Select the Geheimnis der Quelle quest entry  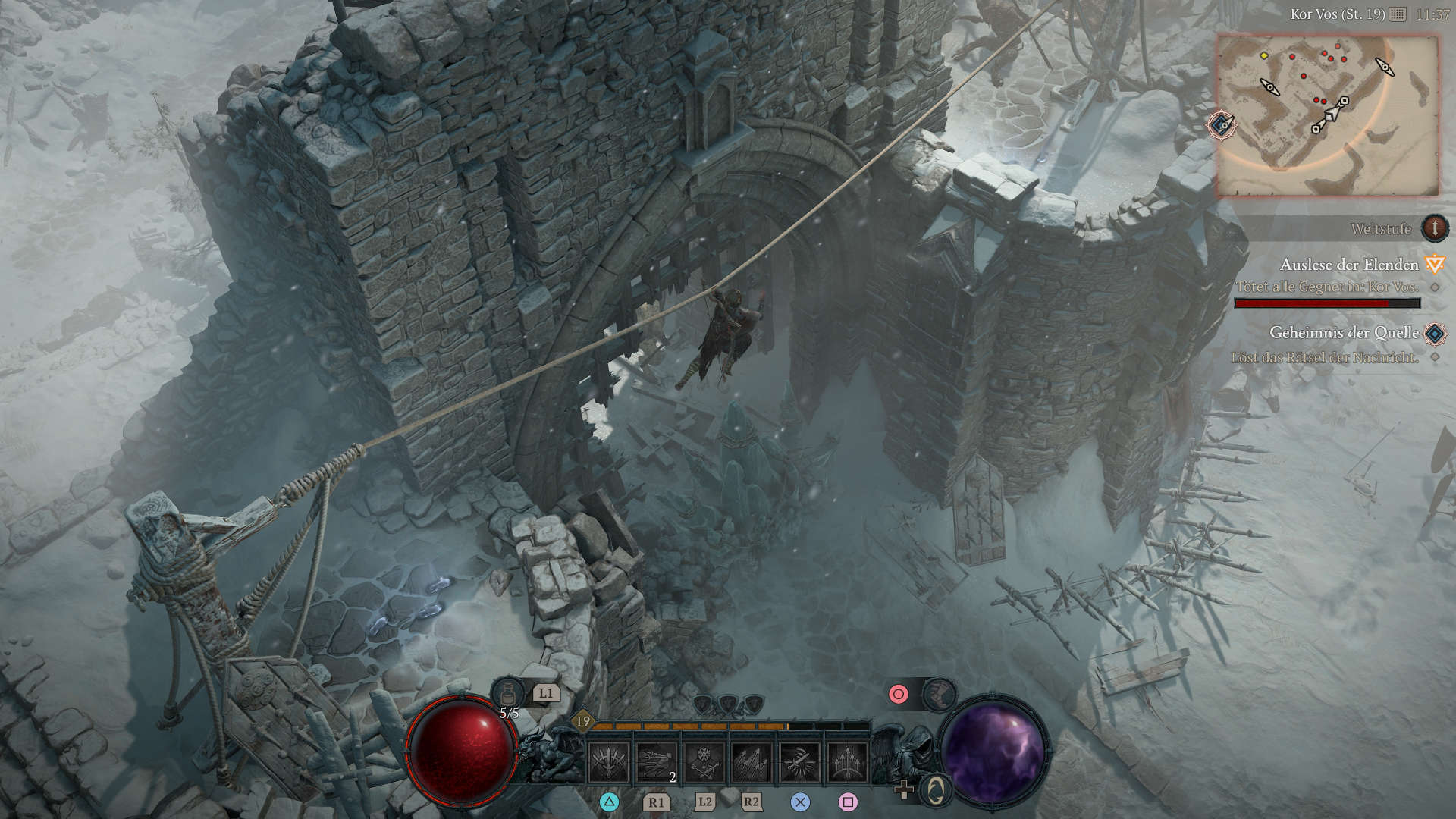tap(1344, 333)
